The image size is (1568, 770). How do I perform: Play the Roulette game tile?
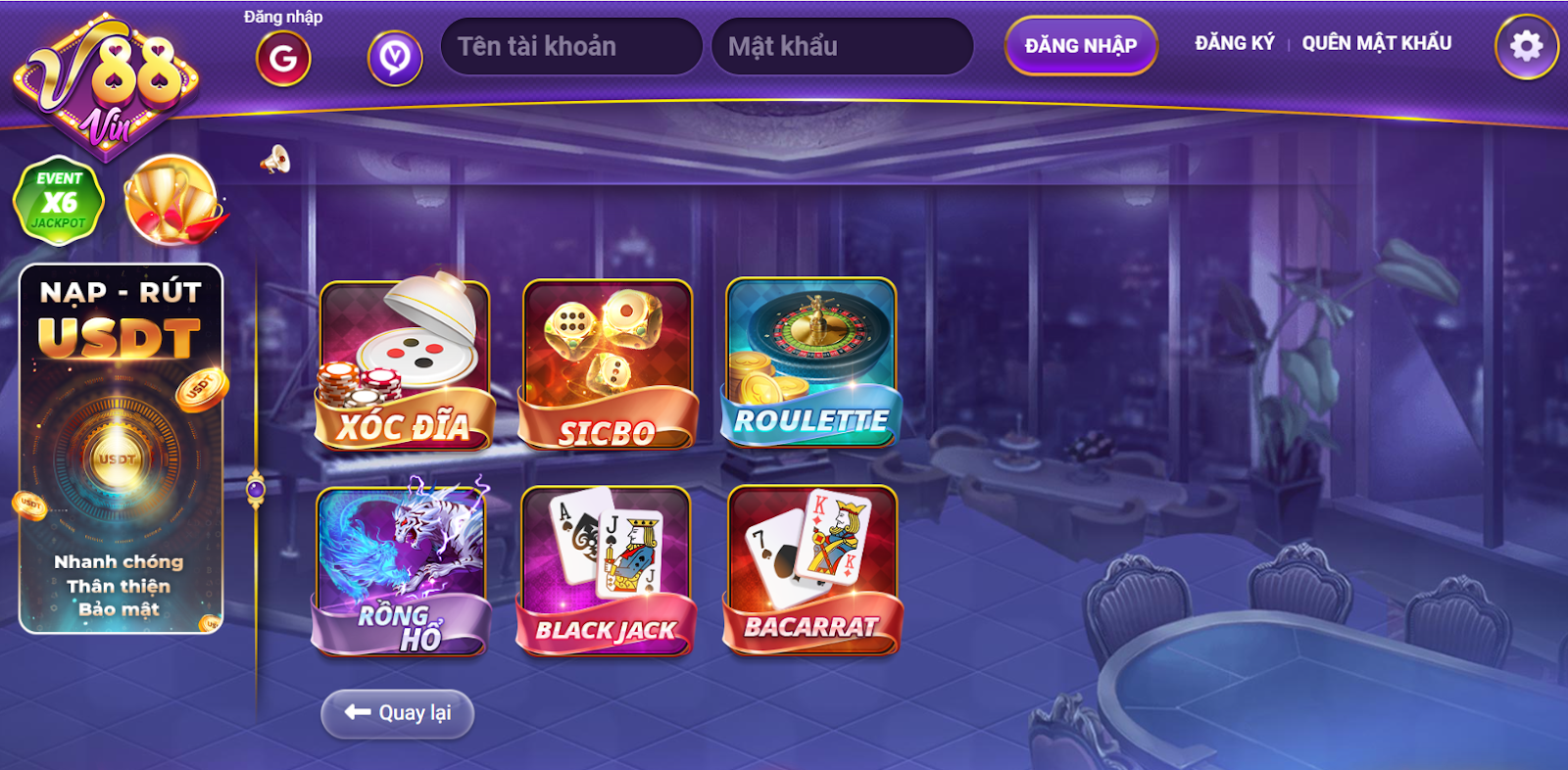tap(810, 363)
